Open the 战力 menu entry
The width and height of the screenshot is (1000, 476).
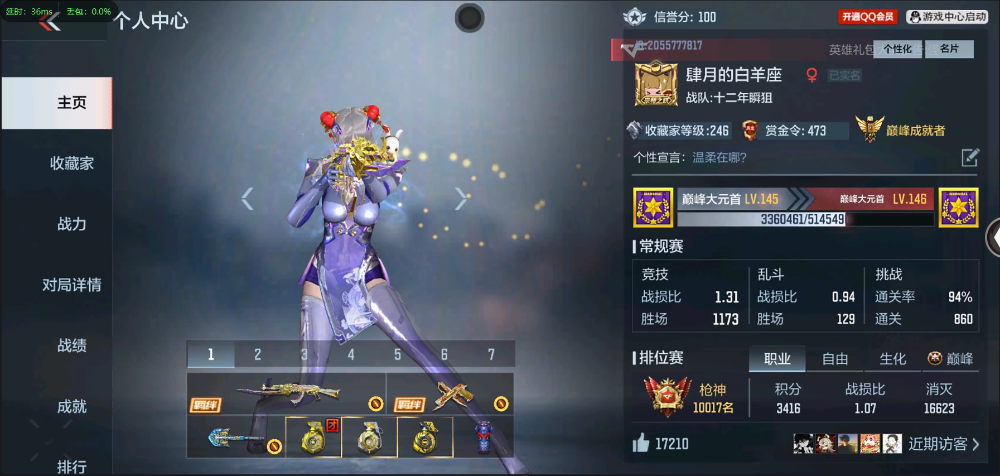(72, 224)
